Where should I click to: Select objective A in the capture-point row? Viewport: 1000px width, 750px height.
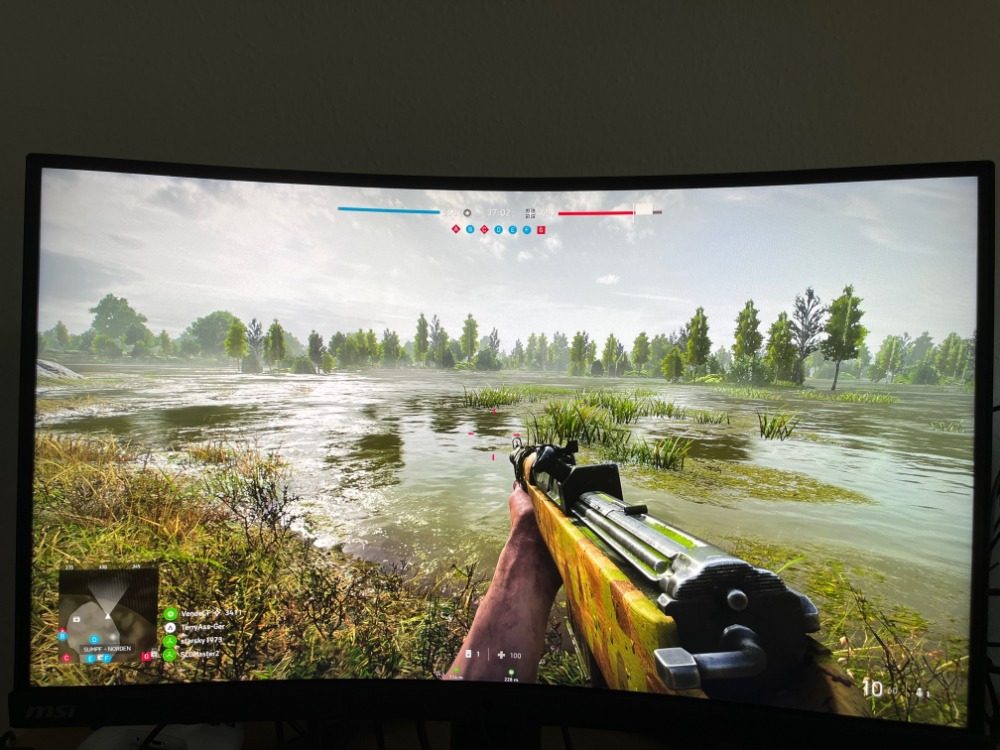[456, 229]
